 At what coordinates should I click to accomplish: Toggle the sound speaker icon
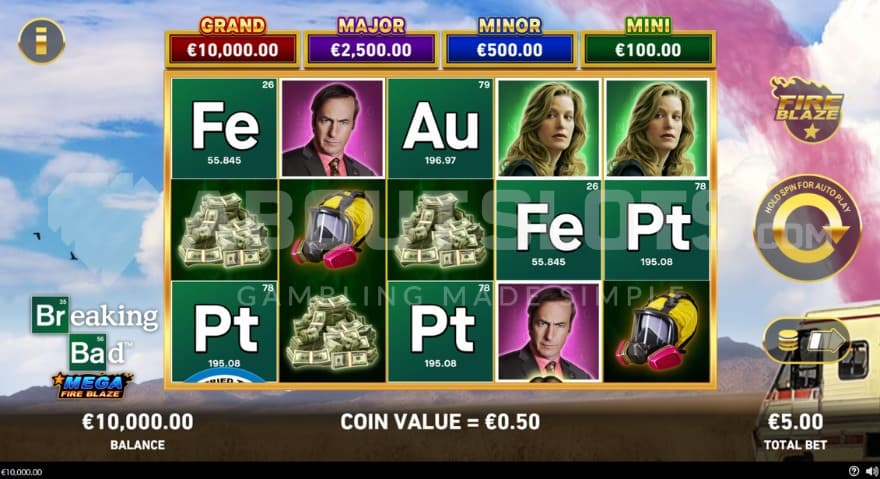[x=870, y=471]
